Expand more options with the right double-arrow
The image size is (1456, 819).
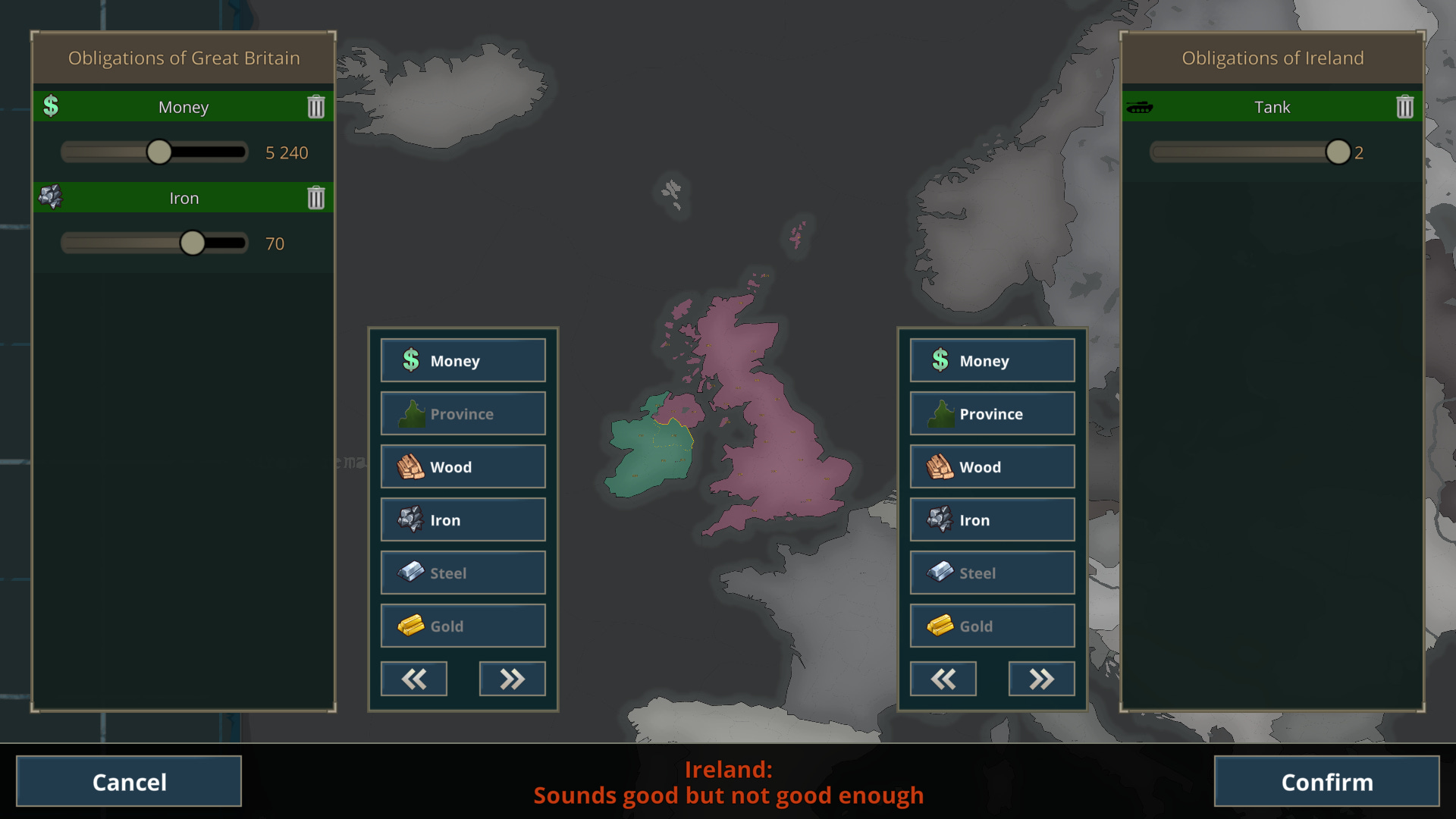(x=512, y=679)
